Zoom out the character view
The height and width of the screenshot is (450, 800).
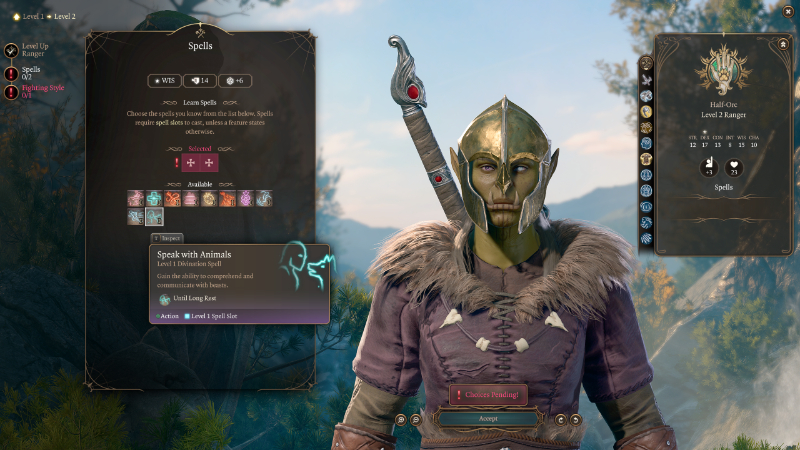[x=414, y=420]
